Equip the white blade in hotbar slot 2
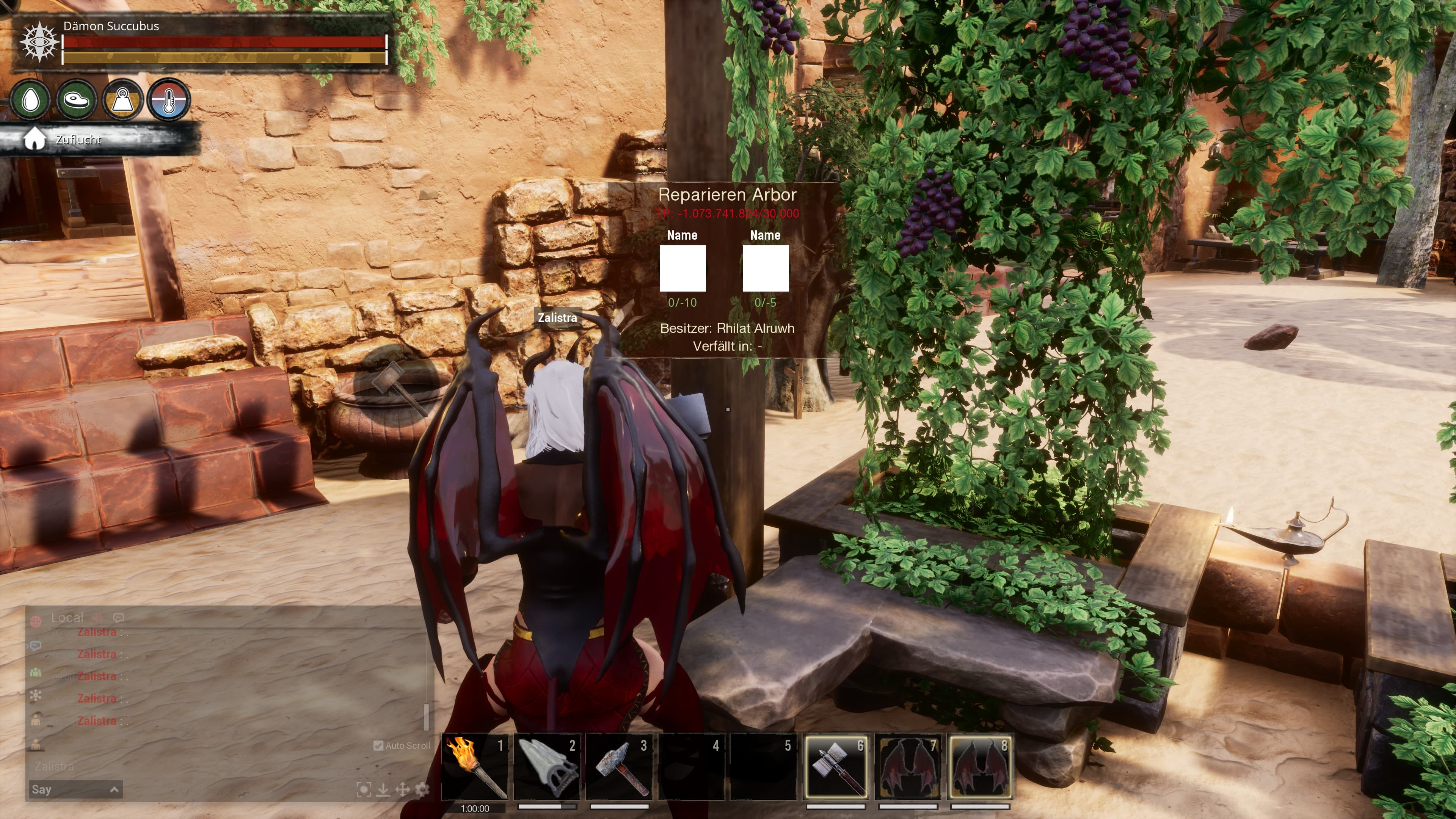 [x=547, y=766]
